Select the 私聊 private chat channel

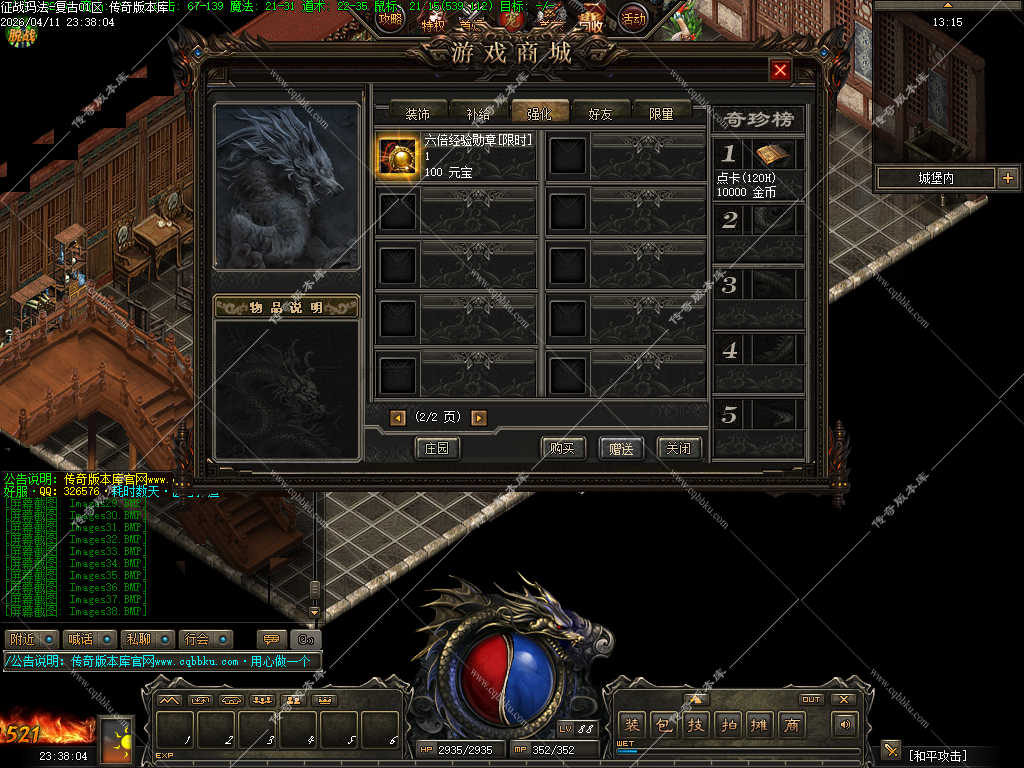pyautogui.click(x=138, y=639)
